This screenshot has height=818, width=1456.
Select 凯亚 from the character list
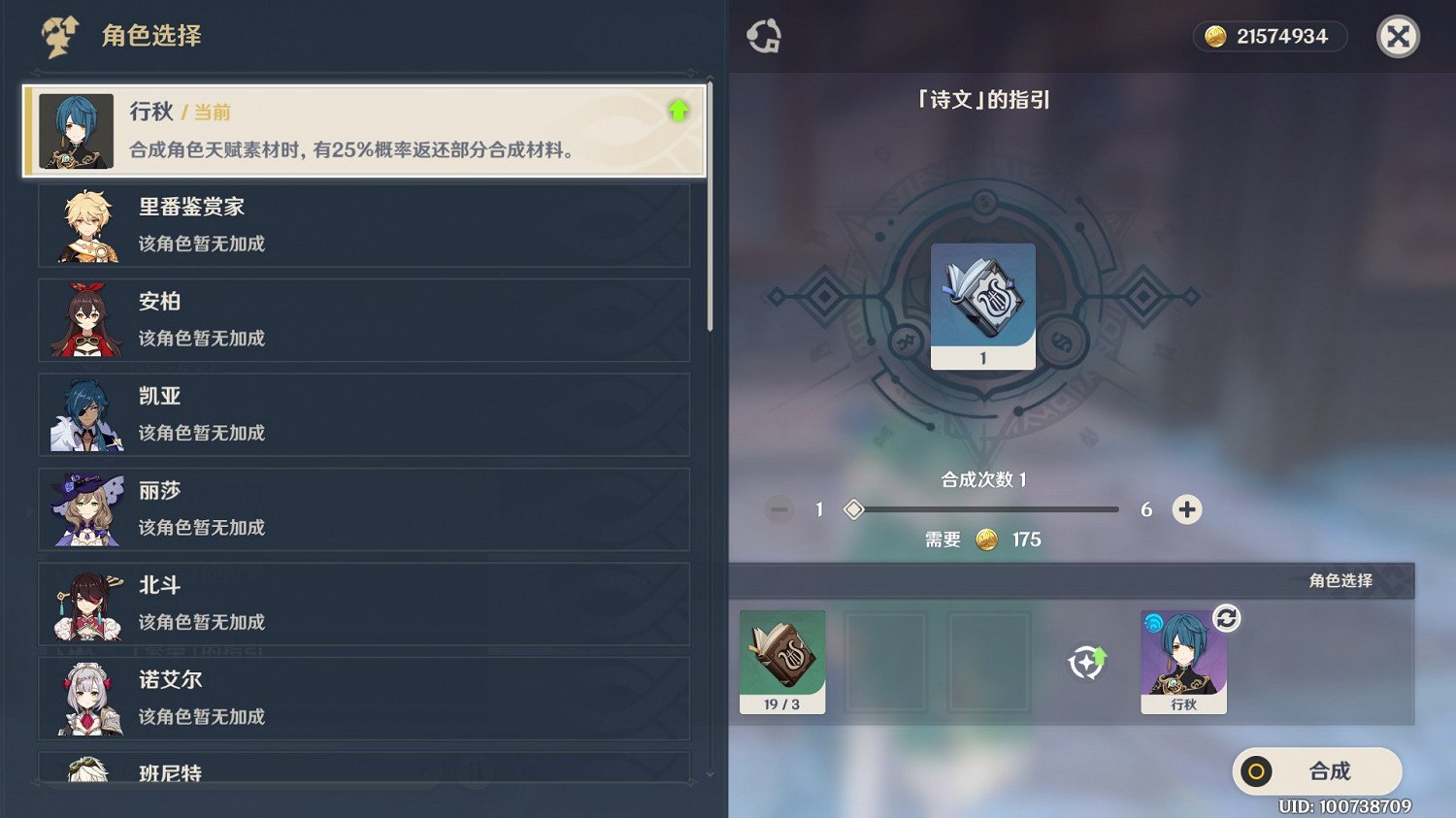[364, 414]
